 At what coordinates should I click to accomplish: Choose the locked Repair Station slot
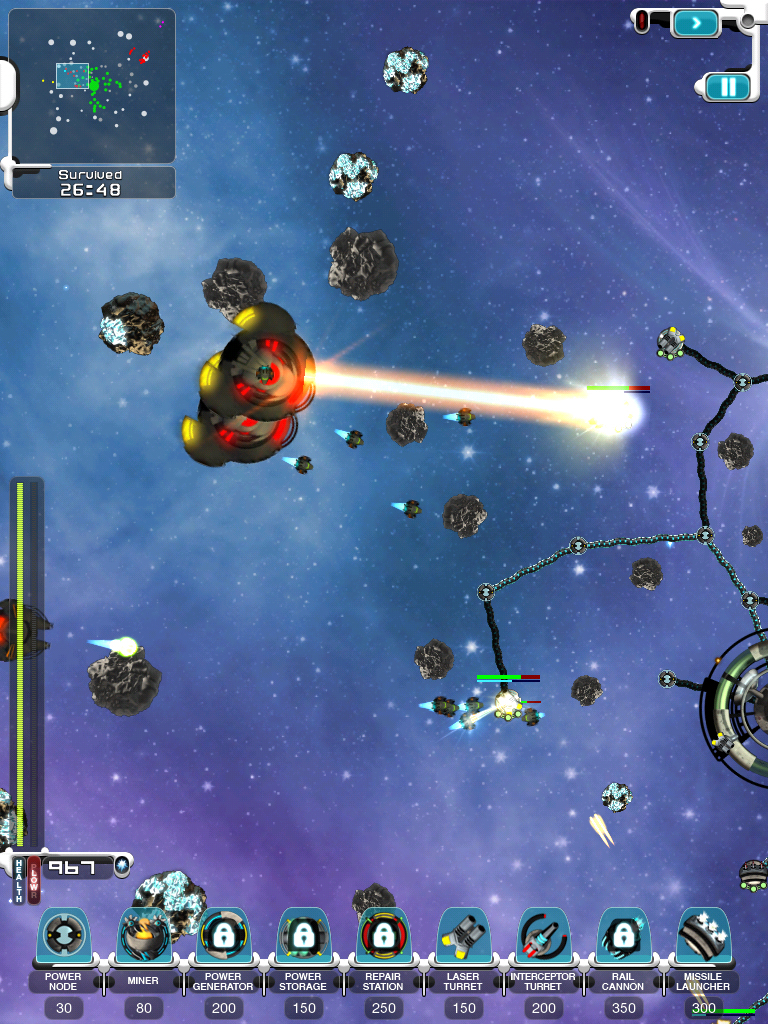tap(383, 938)
